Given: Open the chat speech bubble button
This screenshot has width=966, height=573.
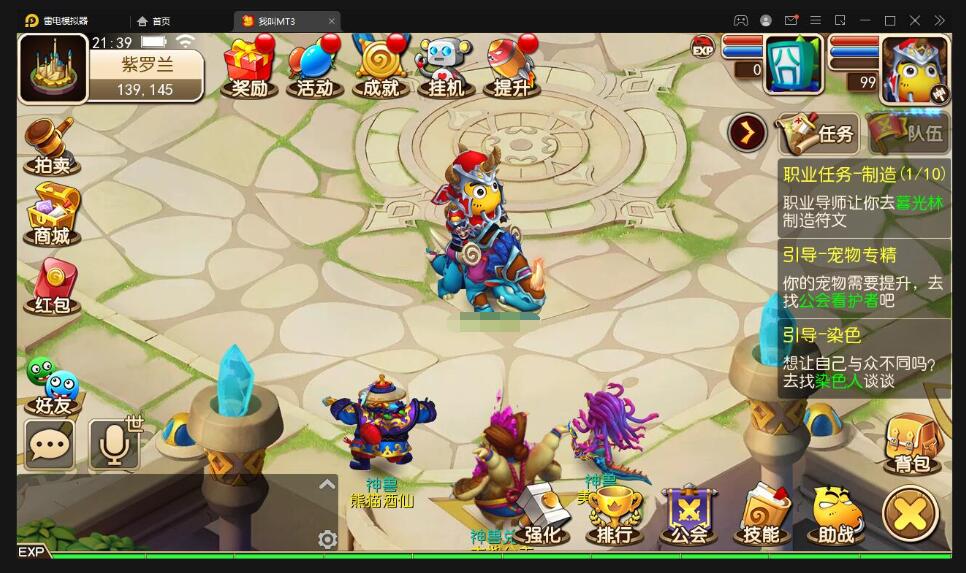Looking at the screenshot, I should (x=50, y=444).
